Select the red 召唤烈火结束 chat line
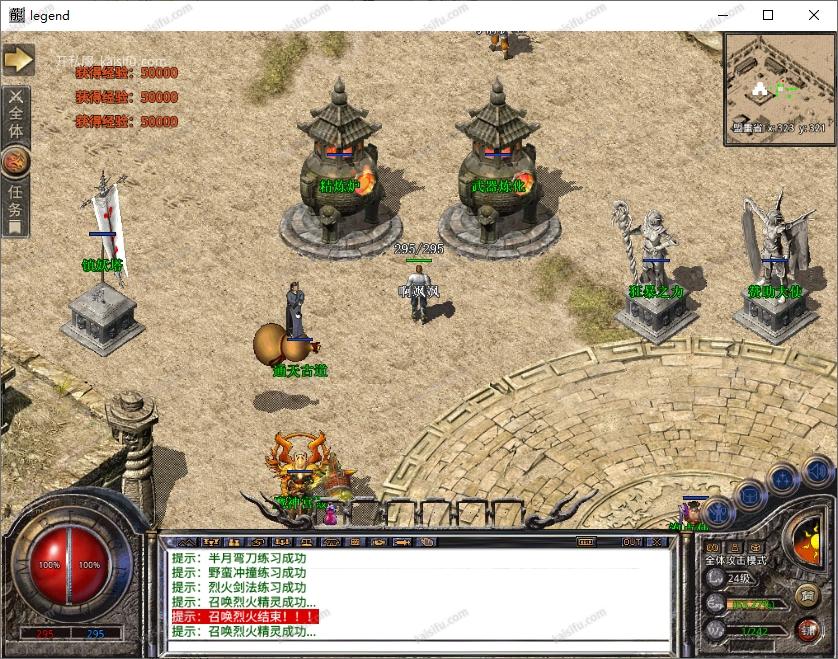 coord(245,617)
